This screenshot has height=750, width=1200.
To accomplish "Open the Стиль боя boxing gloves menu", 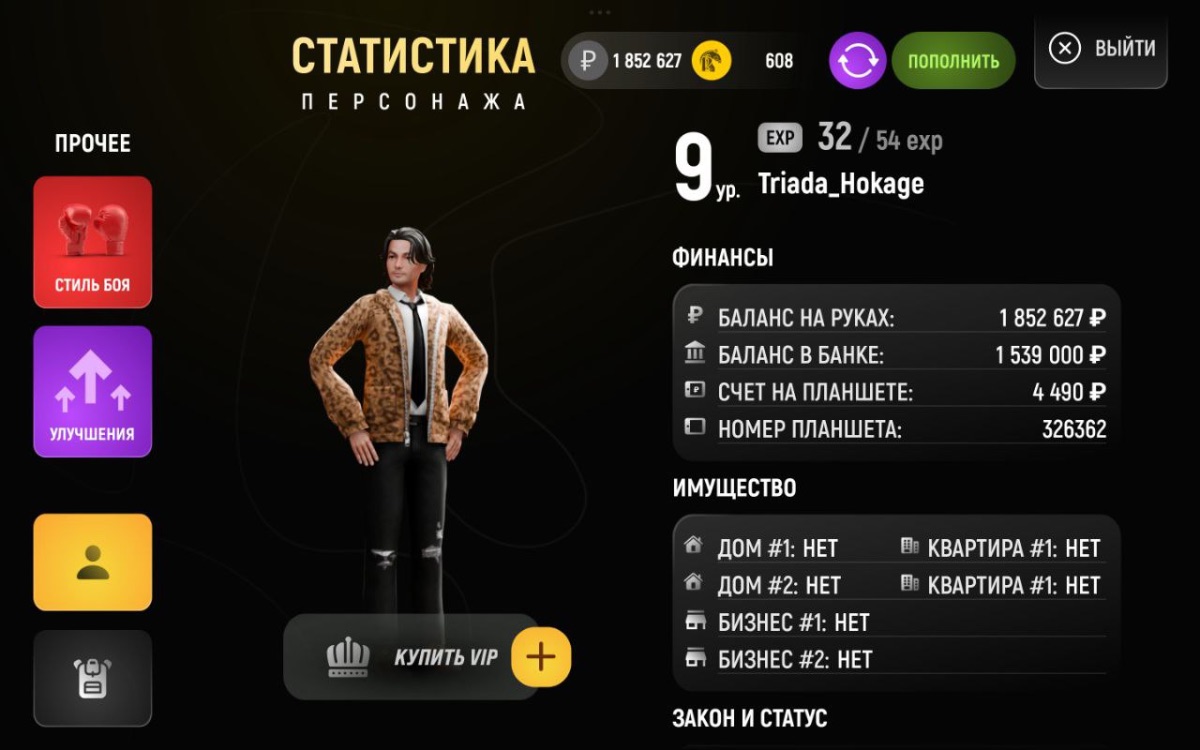I will pyautogui.click(x=93, y=242).
